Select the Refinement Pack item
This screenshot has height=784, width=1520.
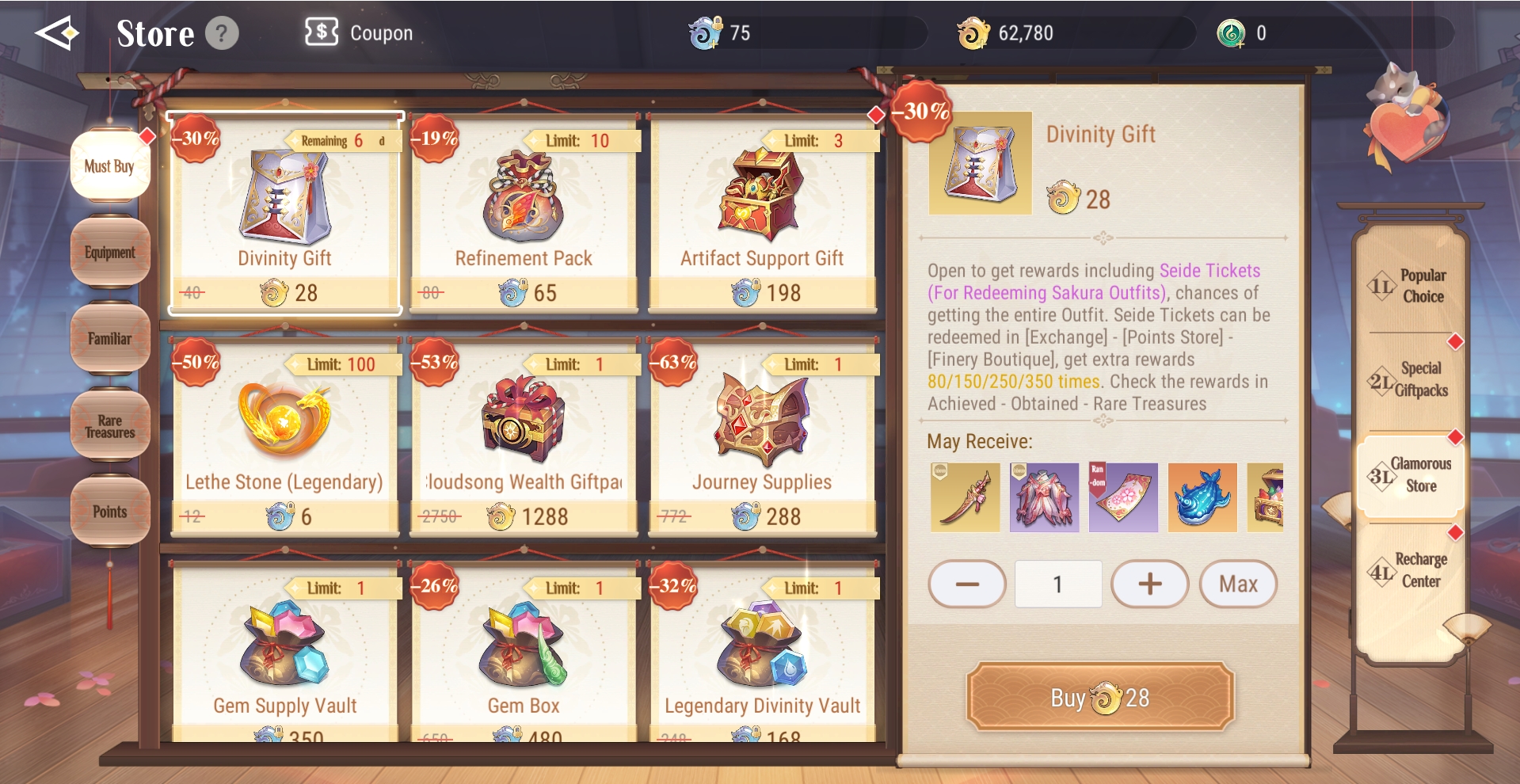click(524, 214)
